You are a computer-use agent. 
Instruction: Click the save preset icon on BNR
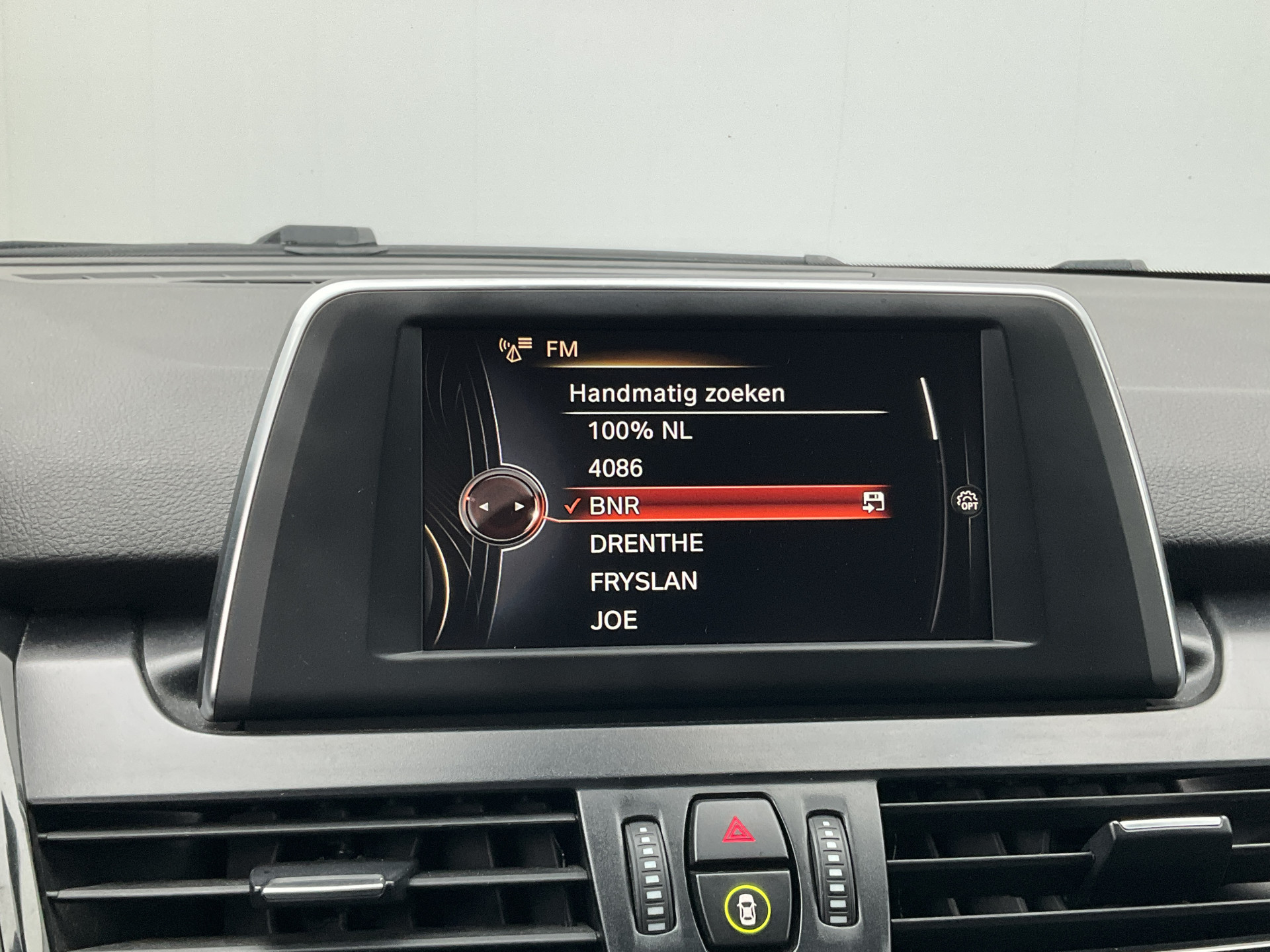[872, 502]
